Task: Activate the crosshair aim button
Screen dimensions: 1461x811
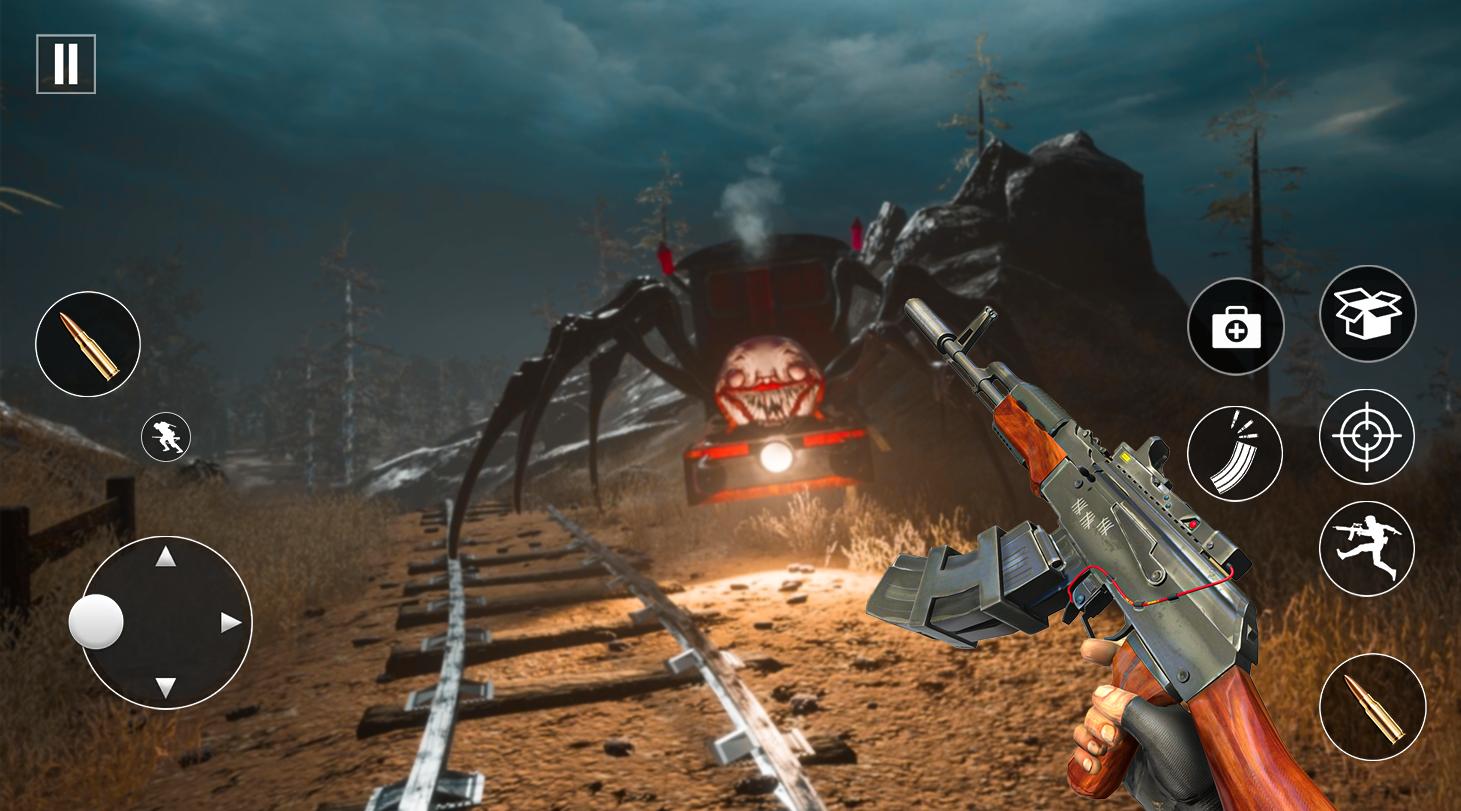Action: coord(1367,437)
